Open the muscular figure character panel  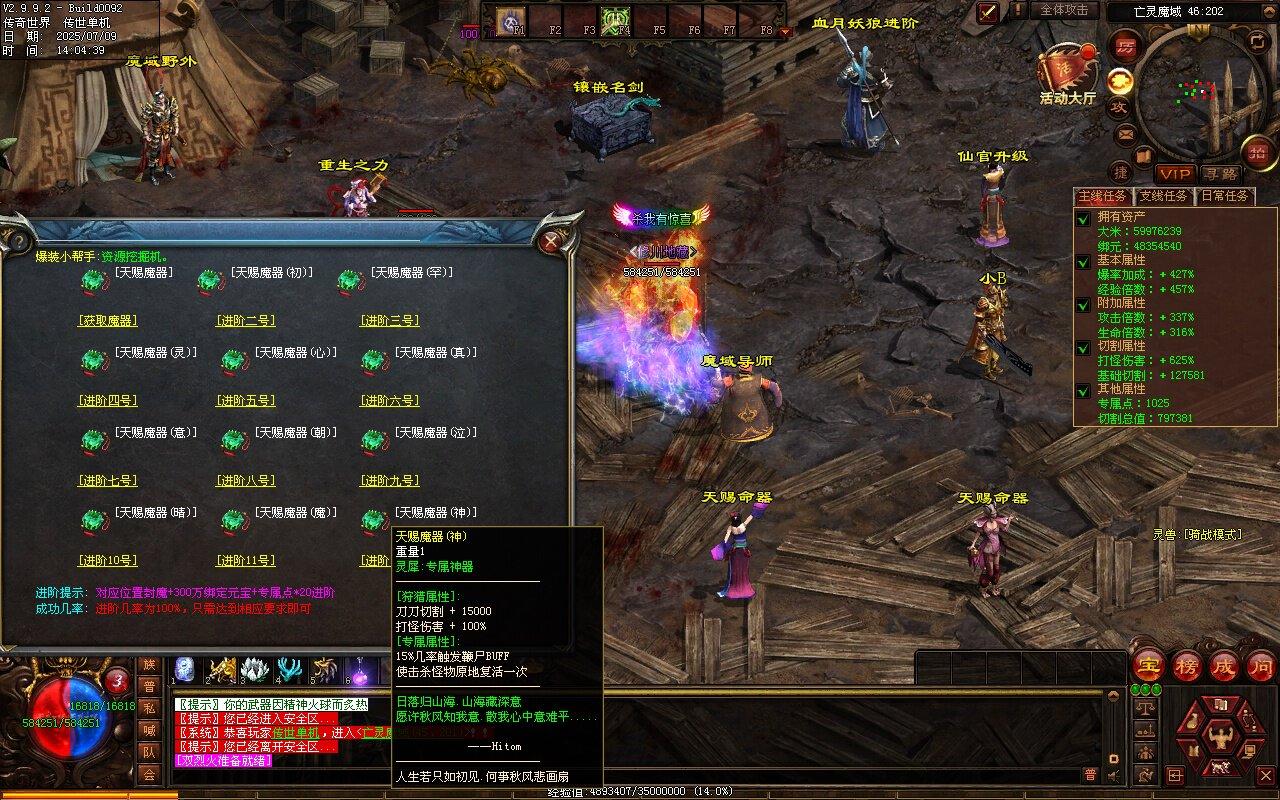point(1218,738)
